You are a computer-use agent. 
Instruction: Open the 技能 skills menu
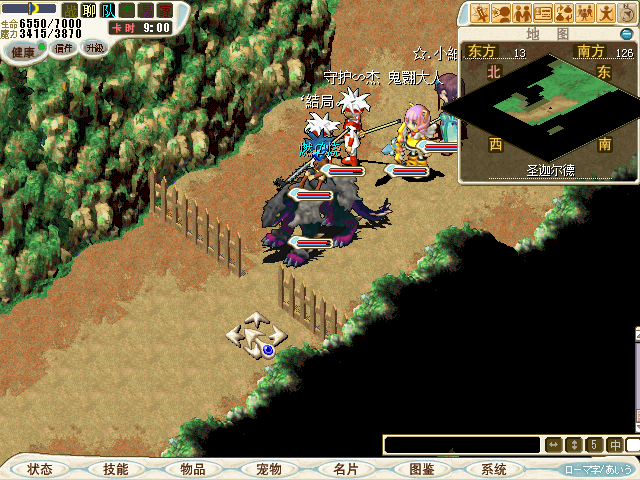(116, 469)
